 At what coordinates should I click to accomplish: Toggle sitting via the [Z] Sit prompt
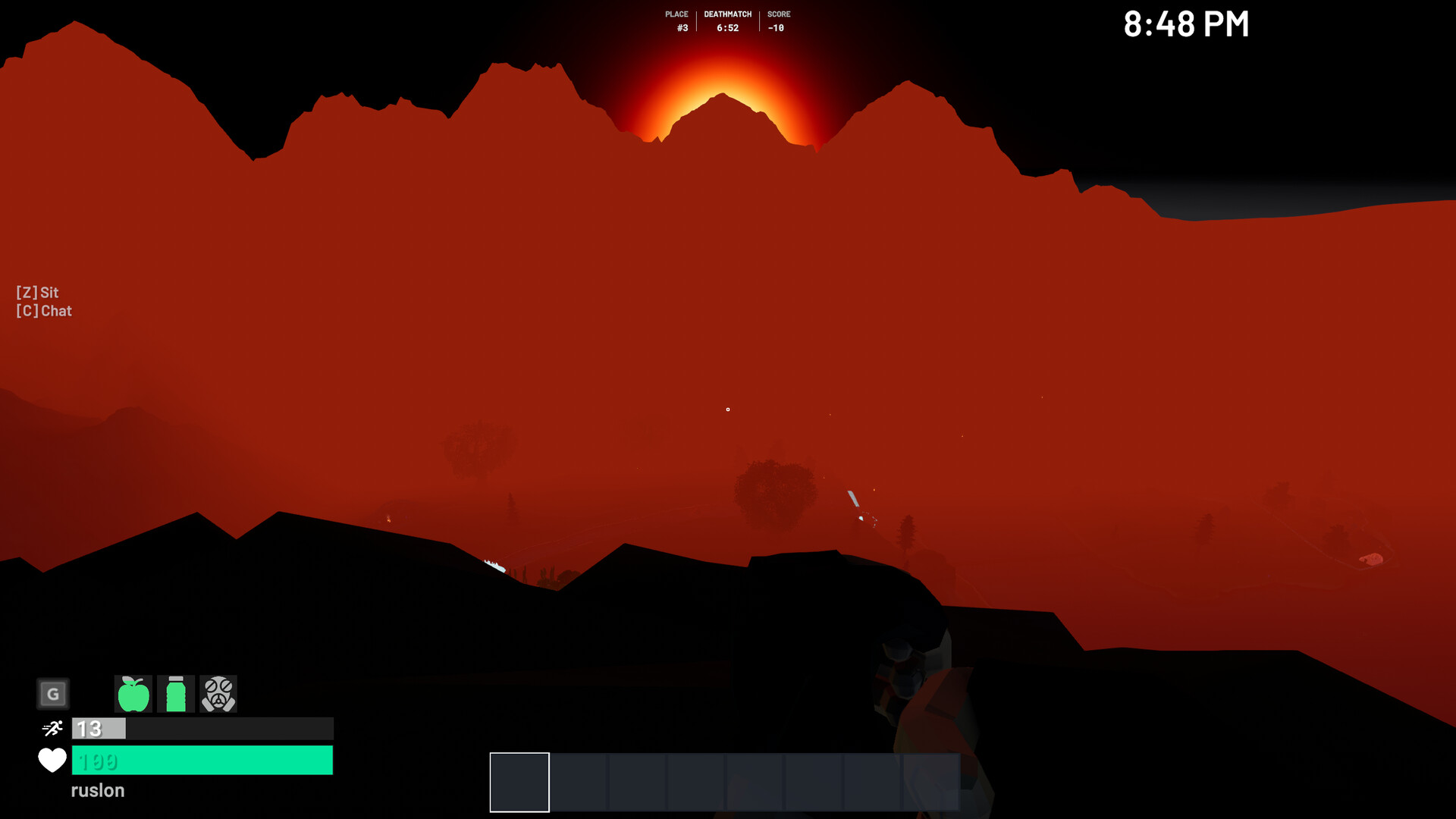(36, 292)
